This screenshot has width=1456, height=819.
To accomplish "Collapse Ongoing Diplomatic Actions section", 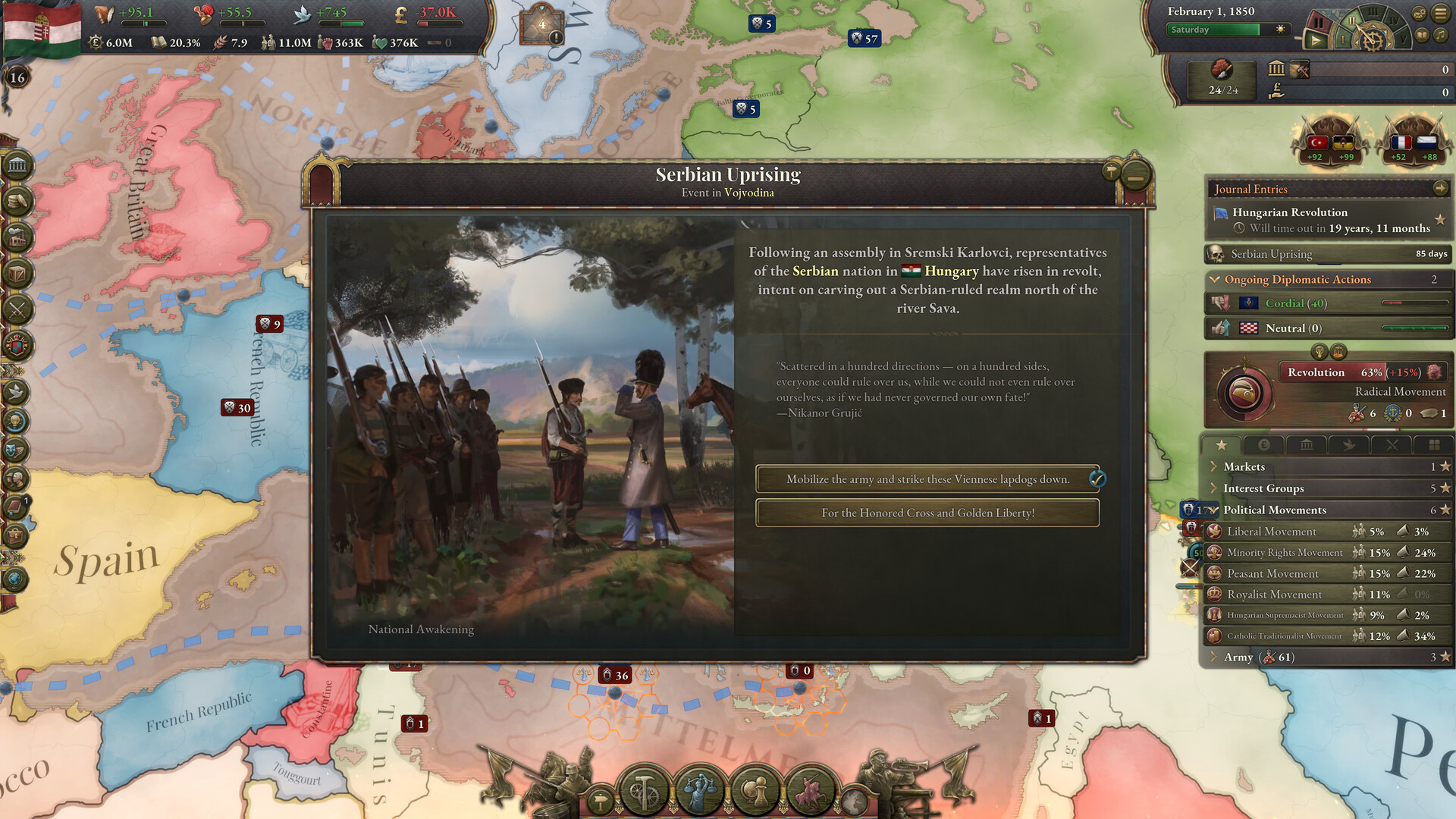I will coord(1215,280).
